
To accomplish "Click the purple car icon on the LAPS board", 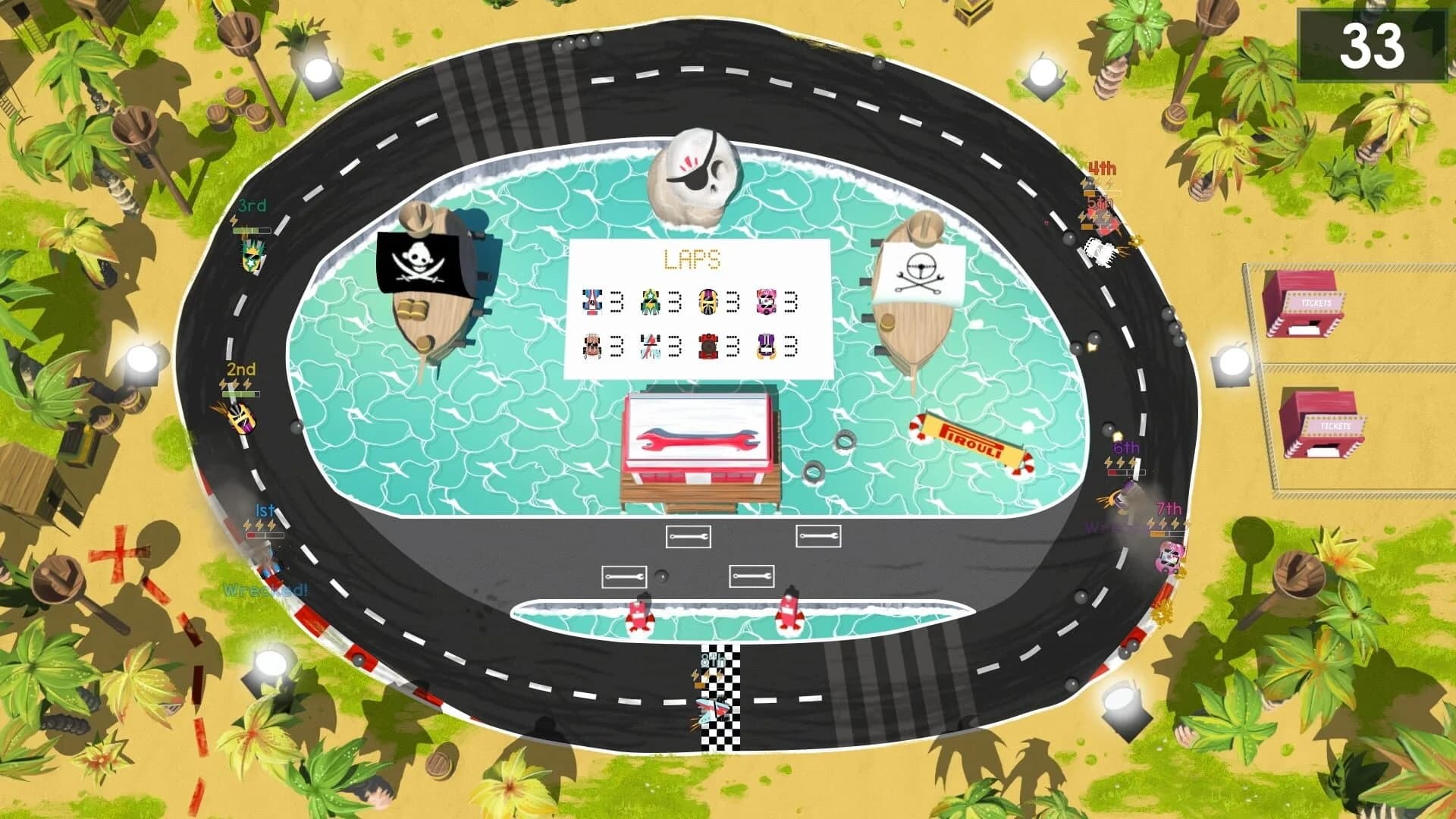I will pyautogui.click(x=768, y=346).
